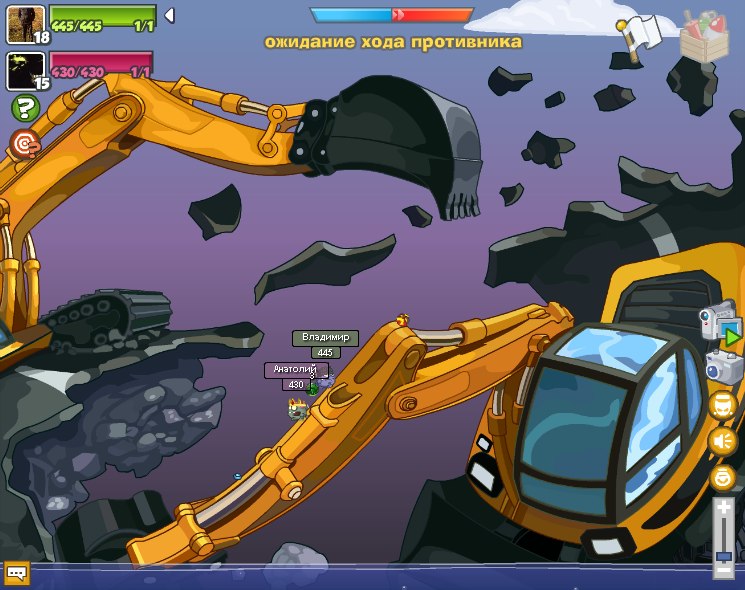Screen dimensions: 745x590
Task: Open the chat speech bubble
Action: (x=16, y=573)
